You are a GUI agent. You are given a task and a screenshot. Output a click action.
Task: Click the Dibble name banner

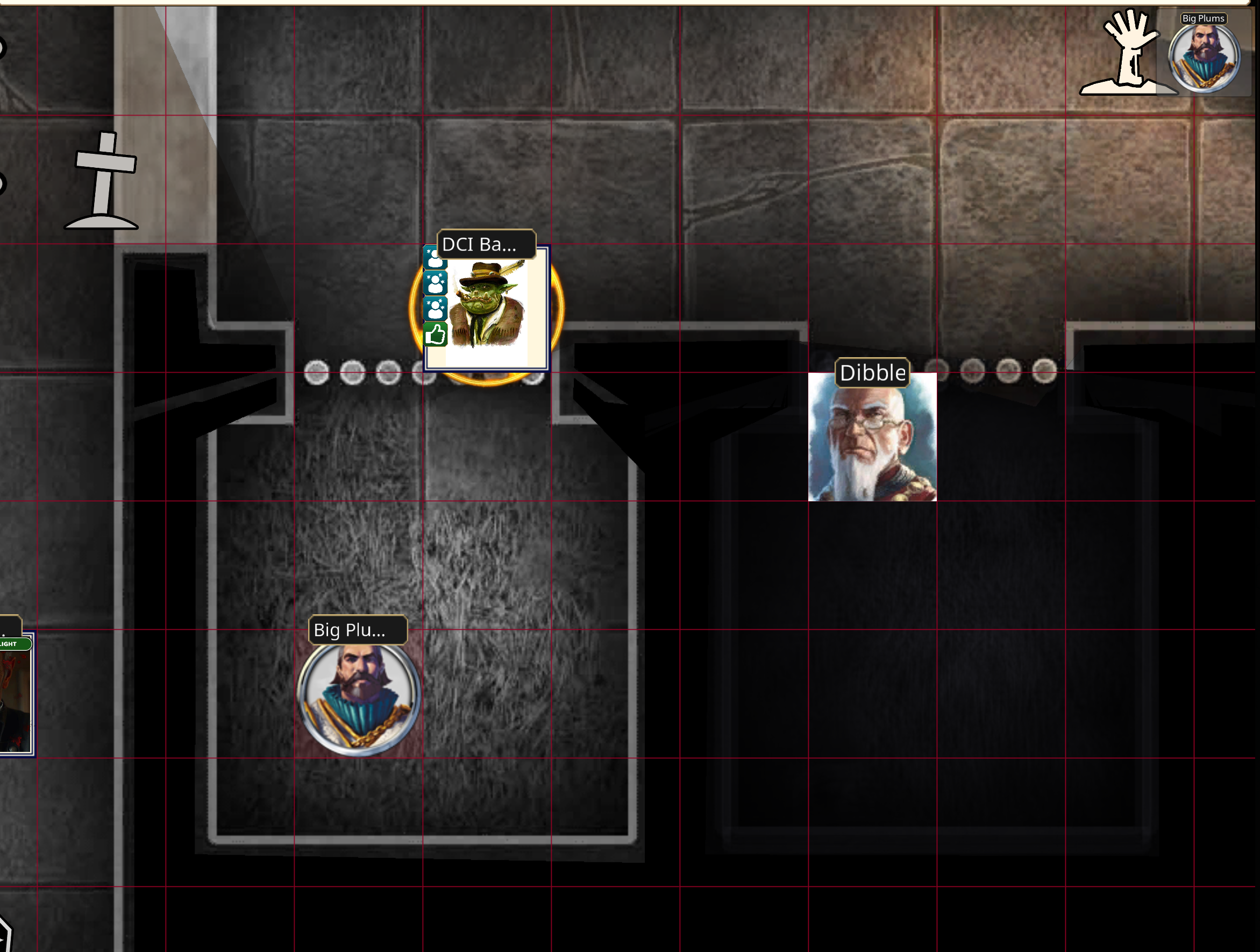click(873, 373)
